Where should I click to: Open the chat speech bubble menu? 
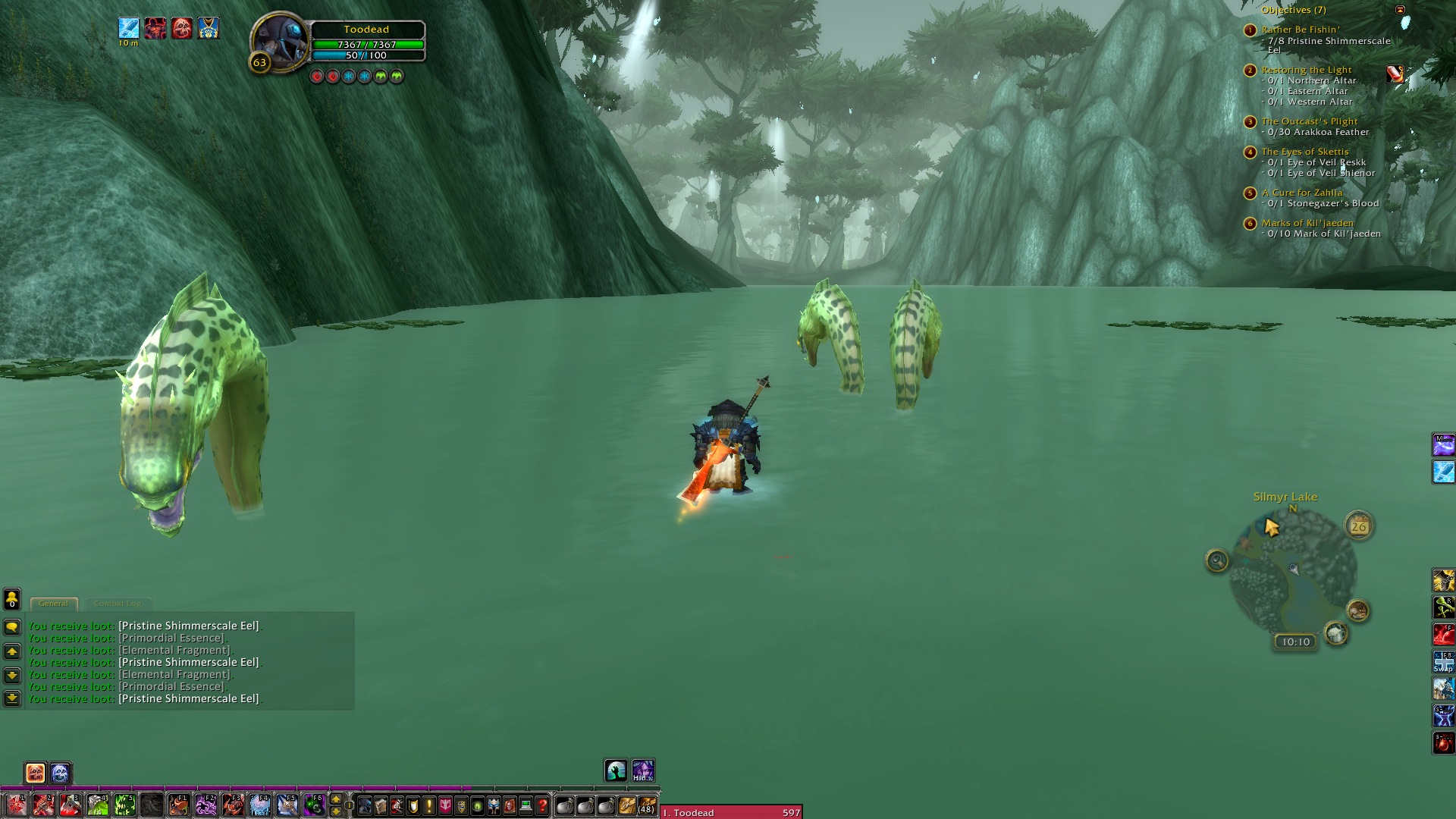[12, 627]
